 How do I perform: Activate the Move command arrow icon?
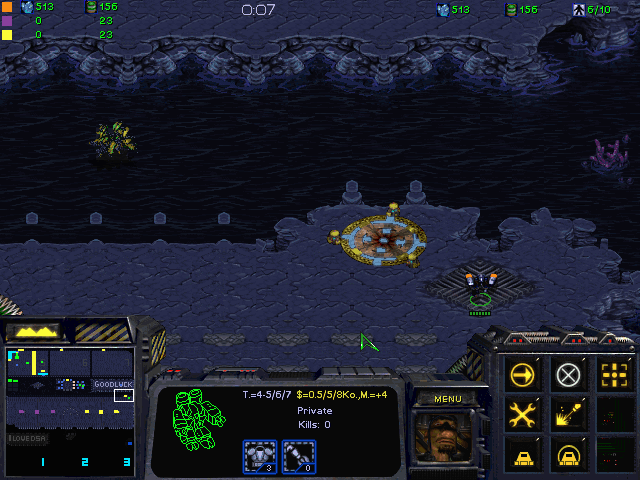tap(523, 375)
